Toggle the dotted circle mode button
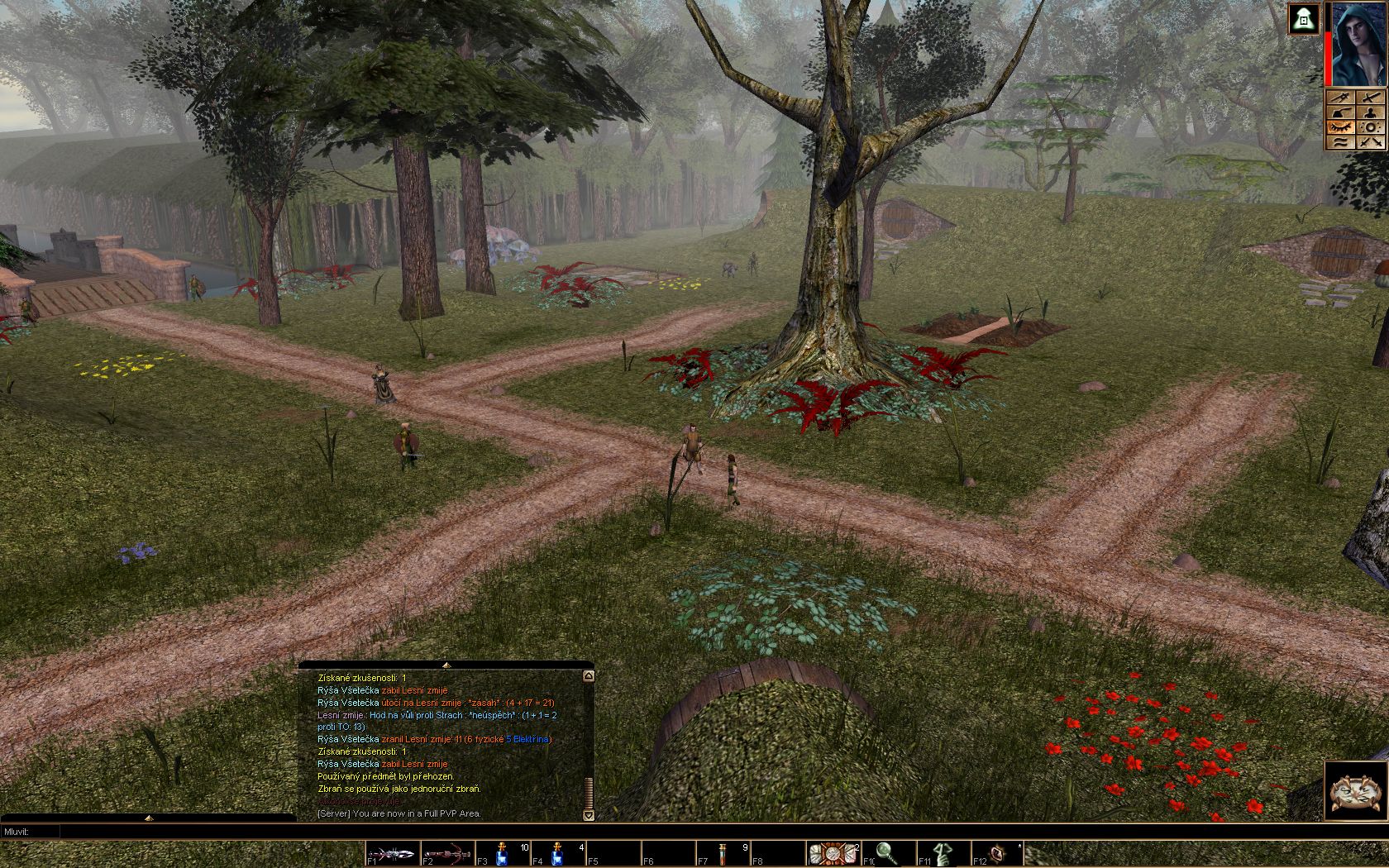Viewport: 1389px width, 868px height. click(1371, 127)
